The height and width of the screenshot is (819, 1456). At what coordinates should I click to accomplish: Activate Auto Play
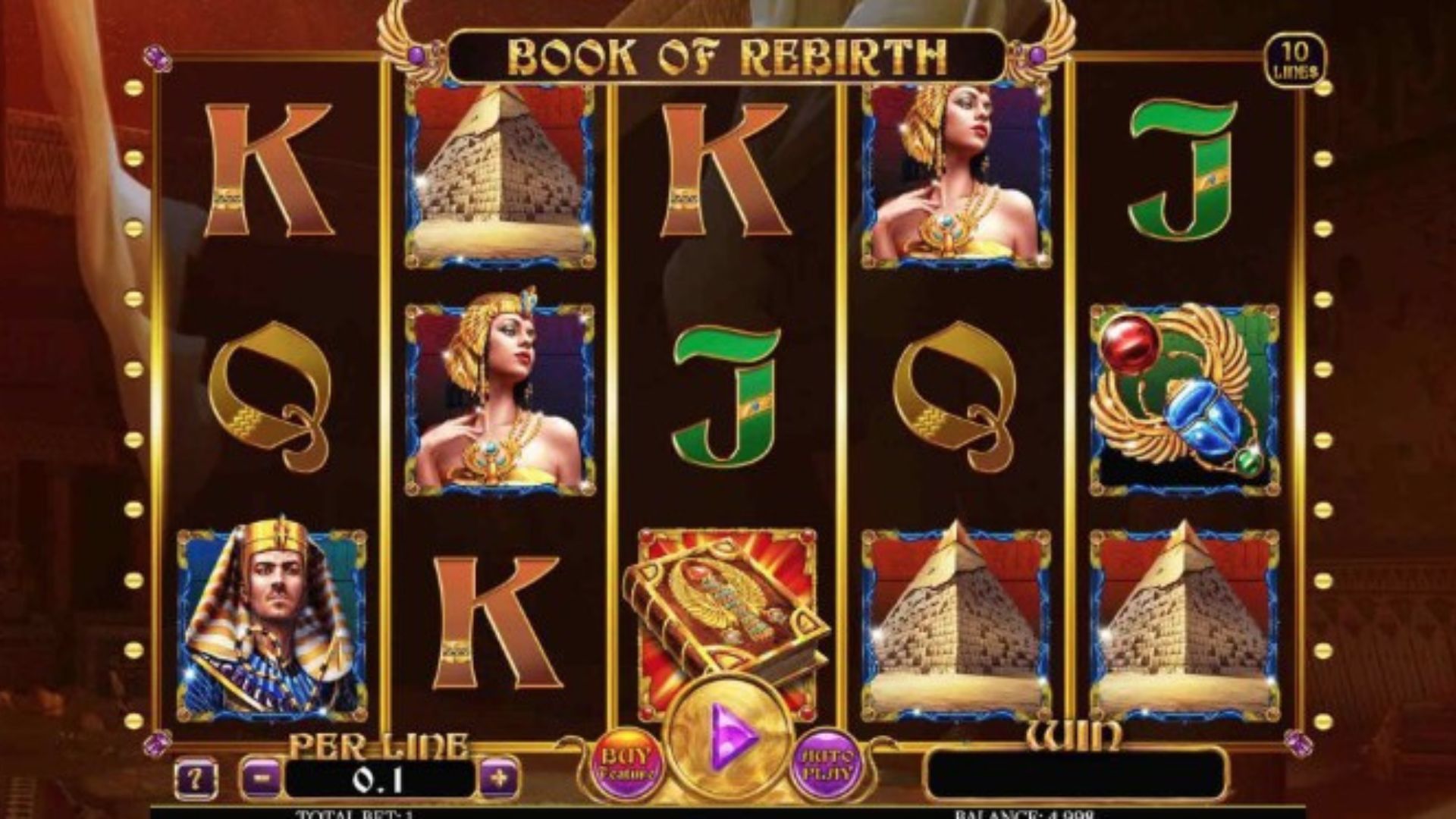point(827,764)
